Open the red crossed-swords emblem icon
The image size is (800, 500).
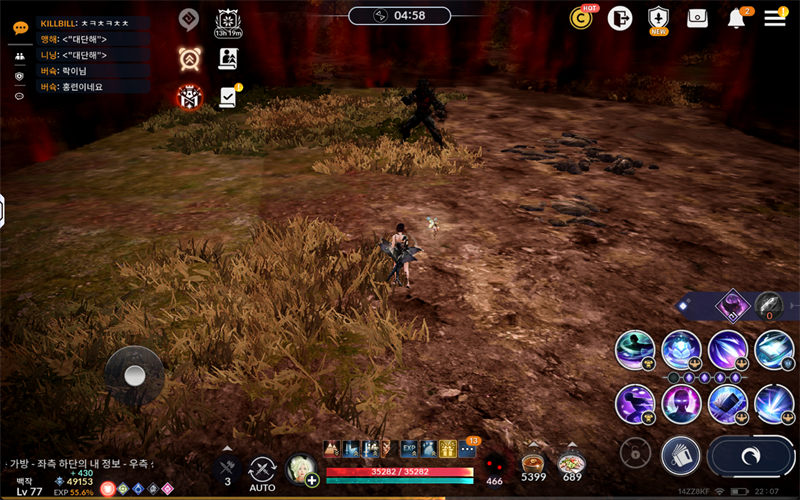[x=188, y=97]
